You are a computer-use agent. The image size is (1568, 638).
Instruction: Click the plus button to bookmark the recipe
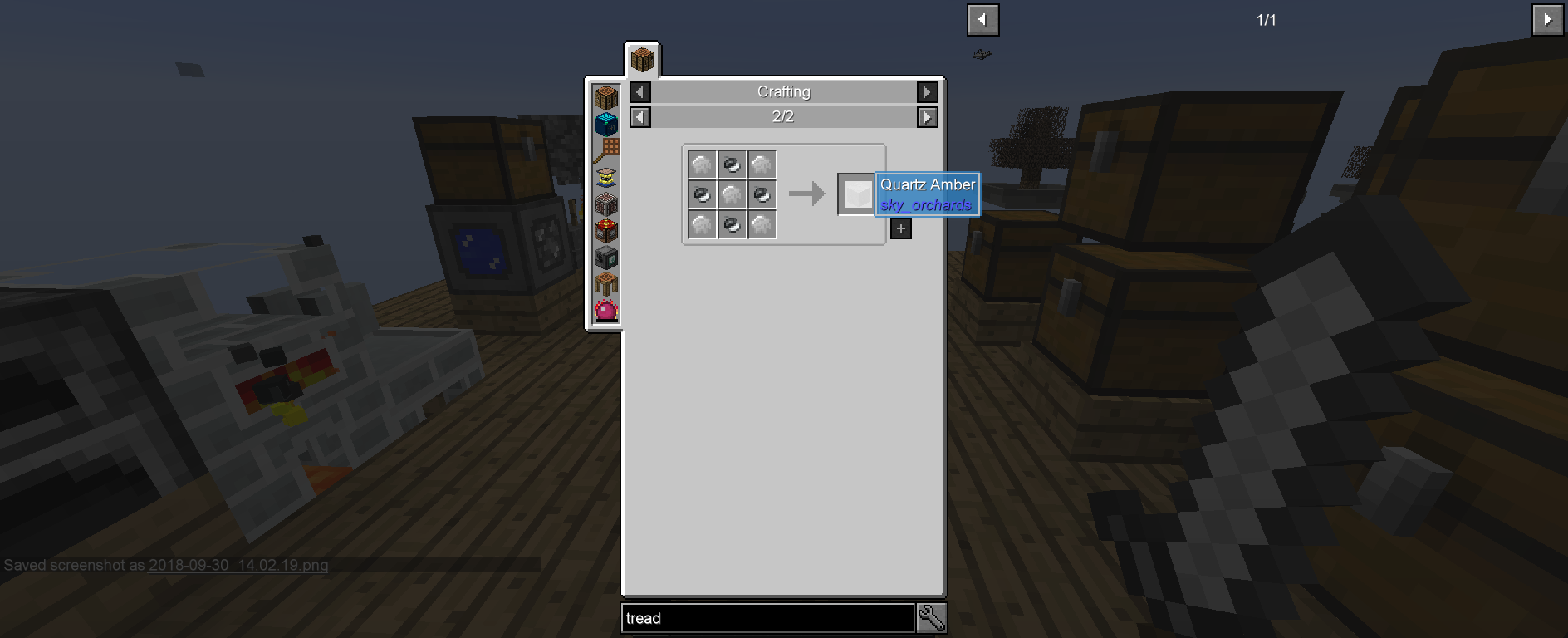click(x=900, y=227)
